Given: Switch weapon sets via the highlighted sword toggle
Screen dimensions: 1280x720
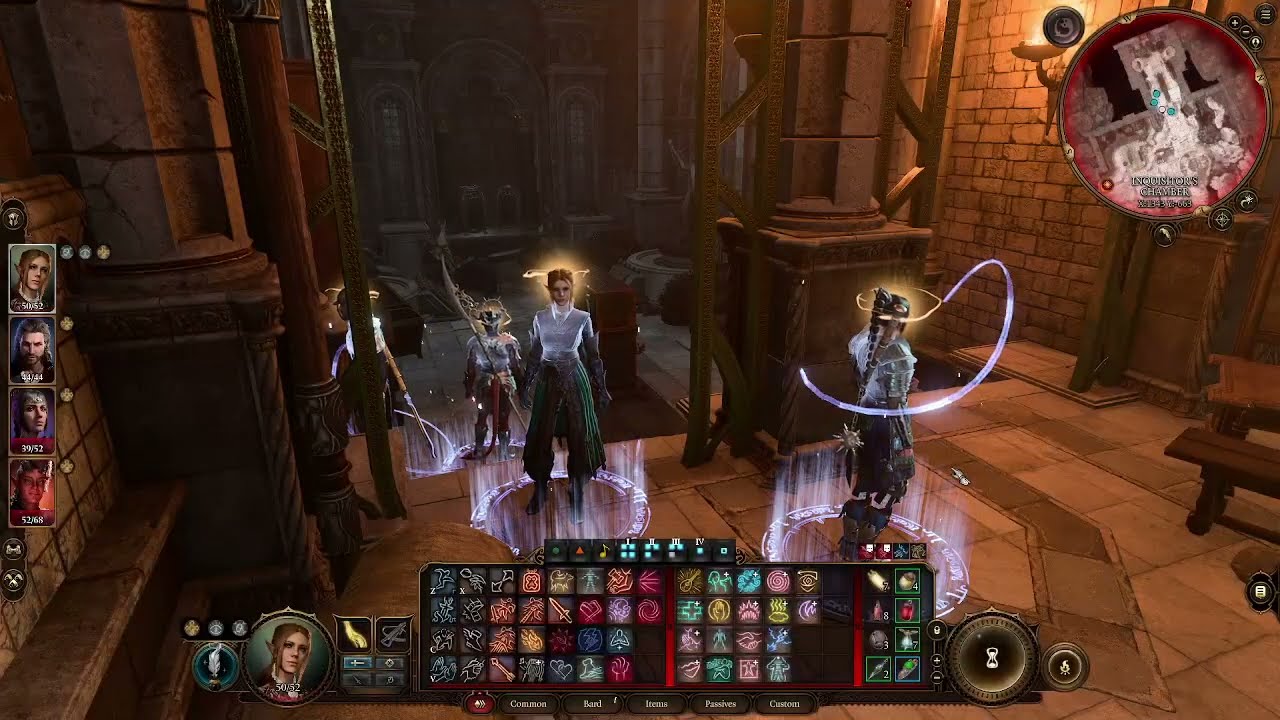Looking at the screenshot, I should point(358,662).
